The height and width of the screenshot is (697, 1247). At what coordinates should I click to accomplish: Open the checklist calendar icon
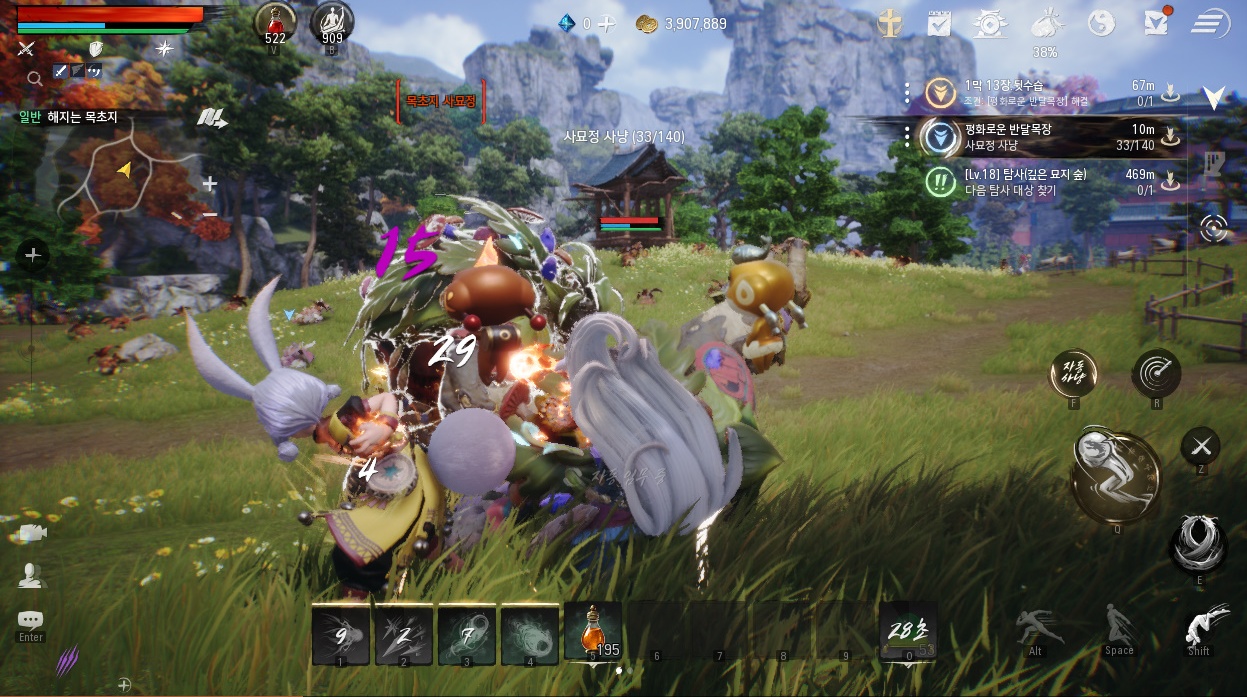pos(938,23)
